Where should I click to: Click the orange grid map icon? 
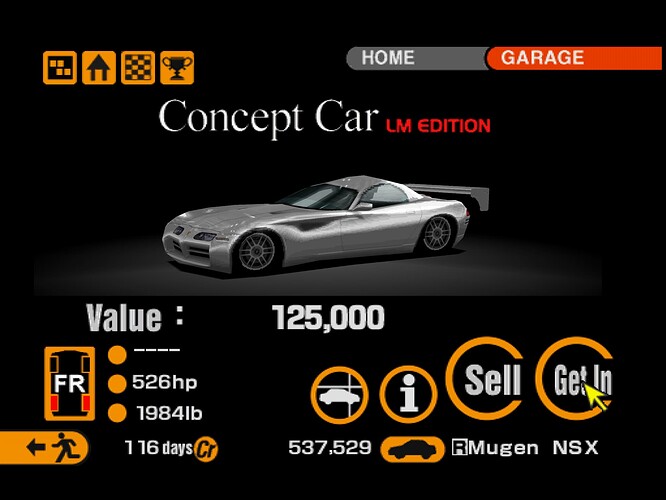(x=59, y=68)
